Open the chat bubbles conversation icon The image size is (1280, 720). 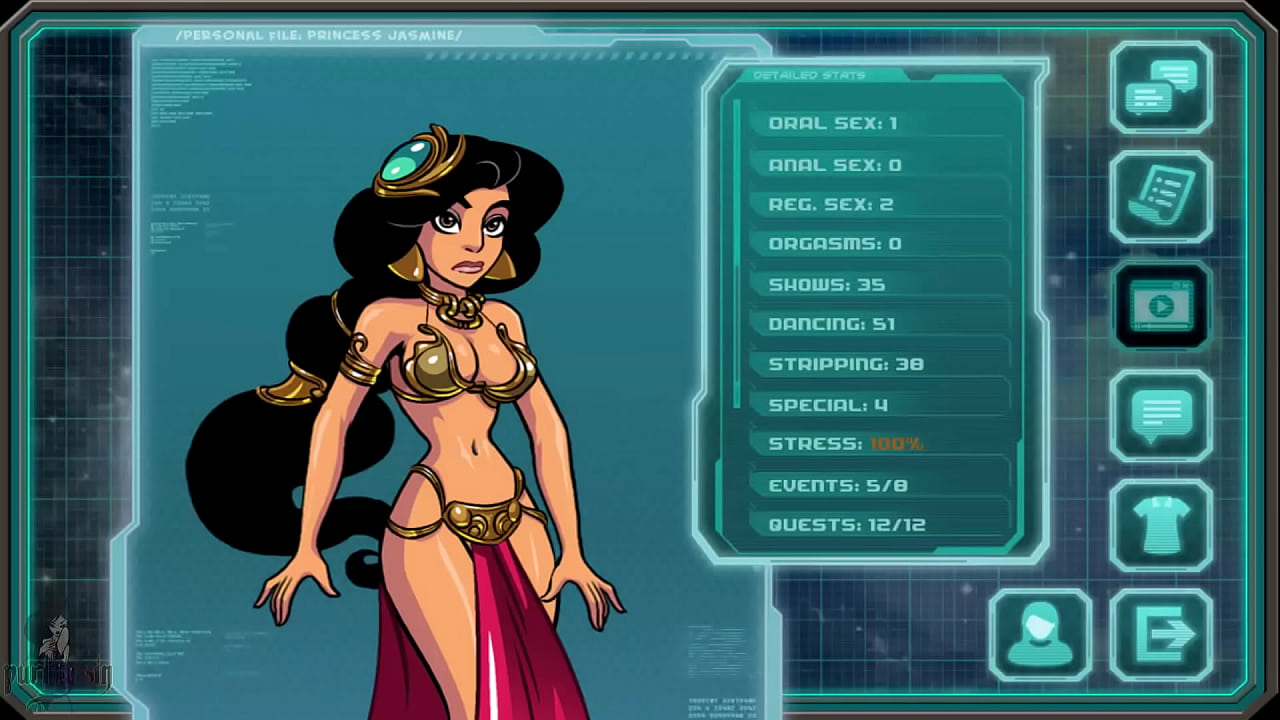[1161, 87]
